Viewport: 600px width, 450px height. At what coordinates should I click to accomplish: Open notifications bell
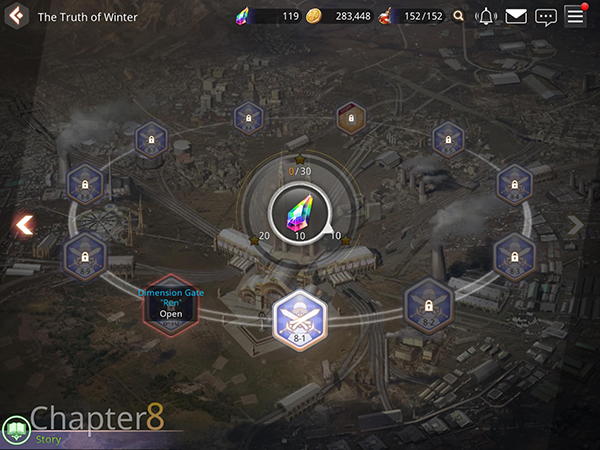pyautogui.click(x=486, y=16)
